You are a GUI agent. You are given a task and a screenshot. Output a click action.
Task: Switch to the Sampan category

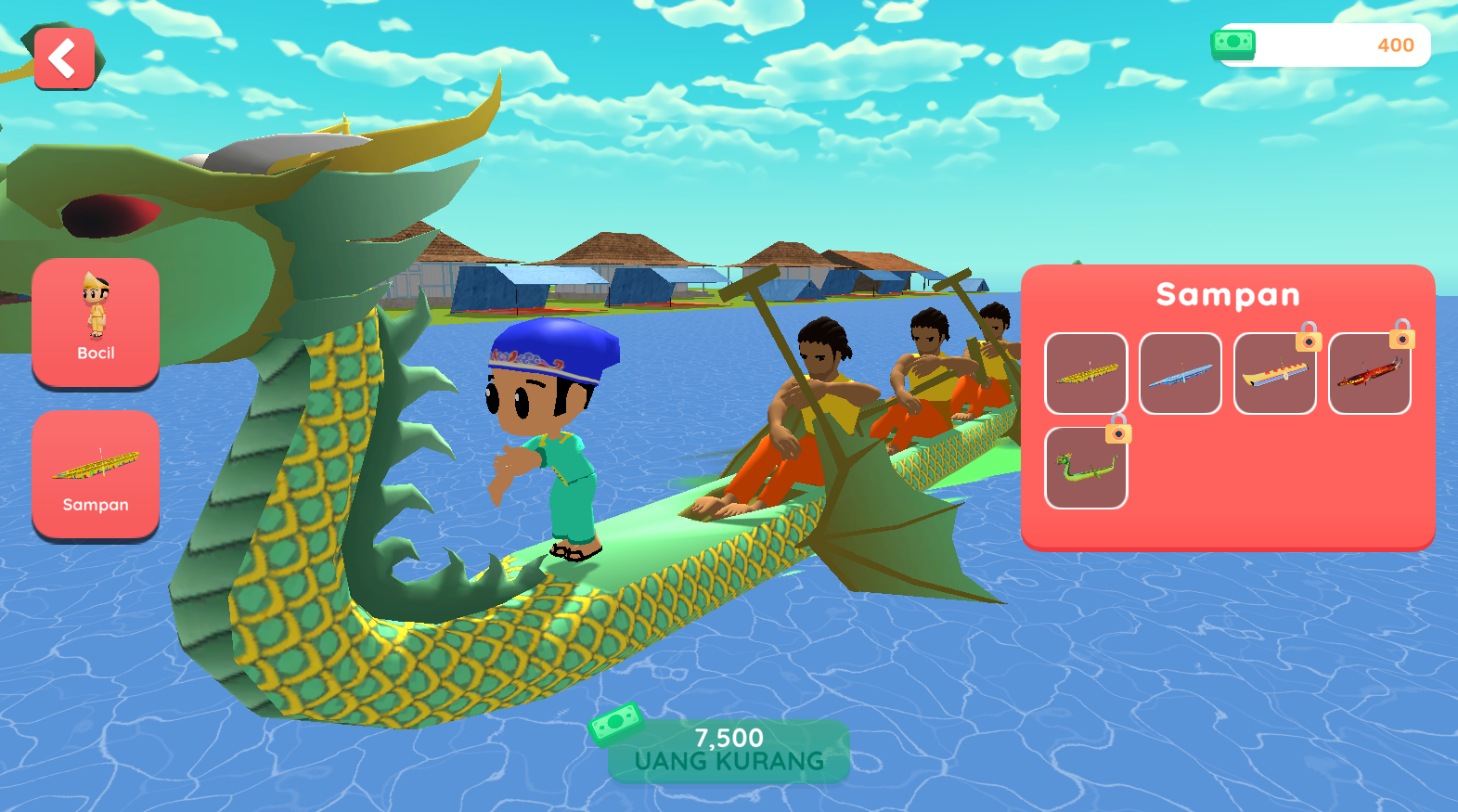pyautogui.click(x=95, y=475)
